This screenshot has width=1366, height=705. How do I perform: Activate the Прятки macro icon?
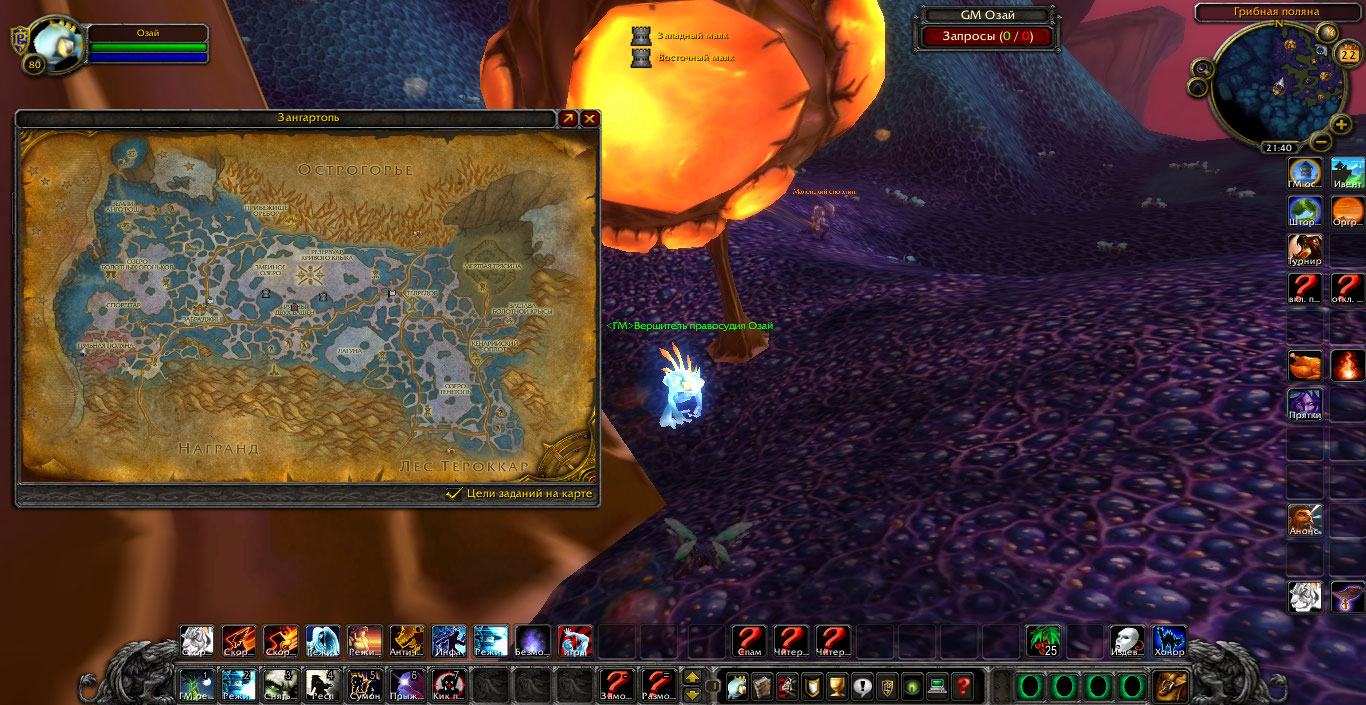pos(1305,404)
